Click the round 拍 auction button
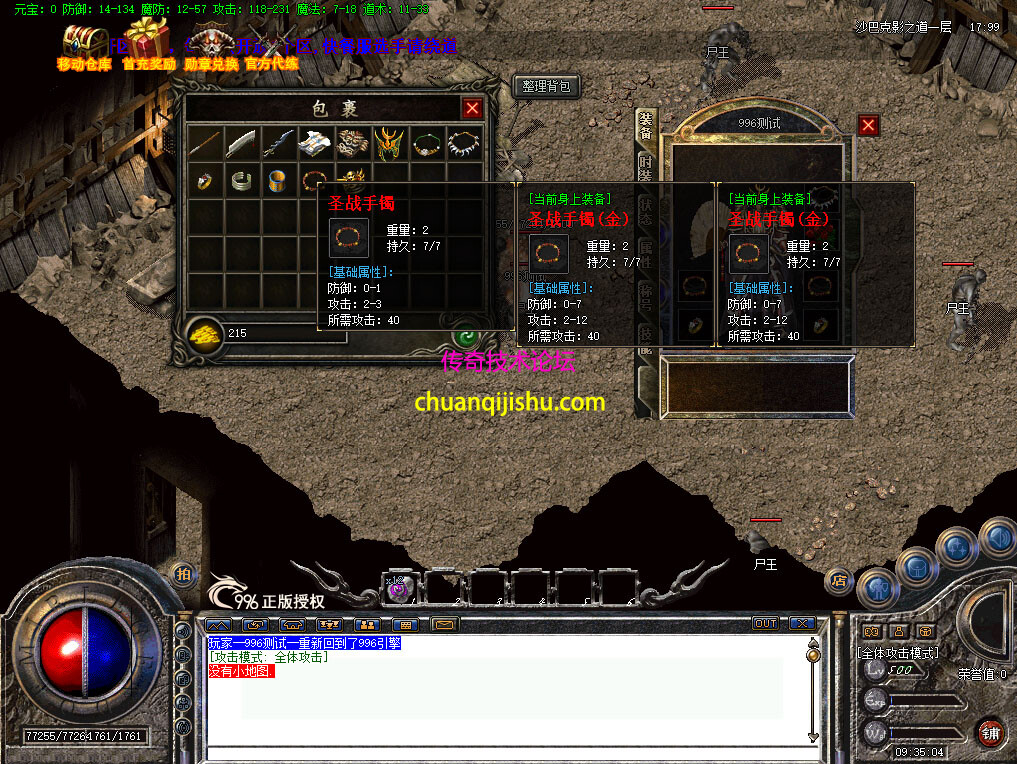The image size is (1017, 764). click(182, 574)
